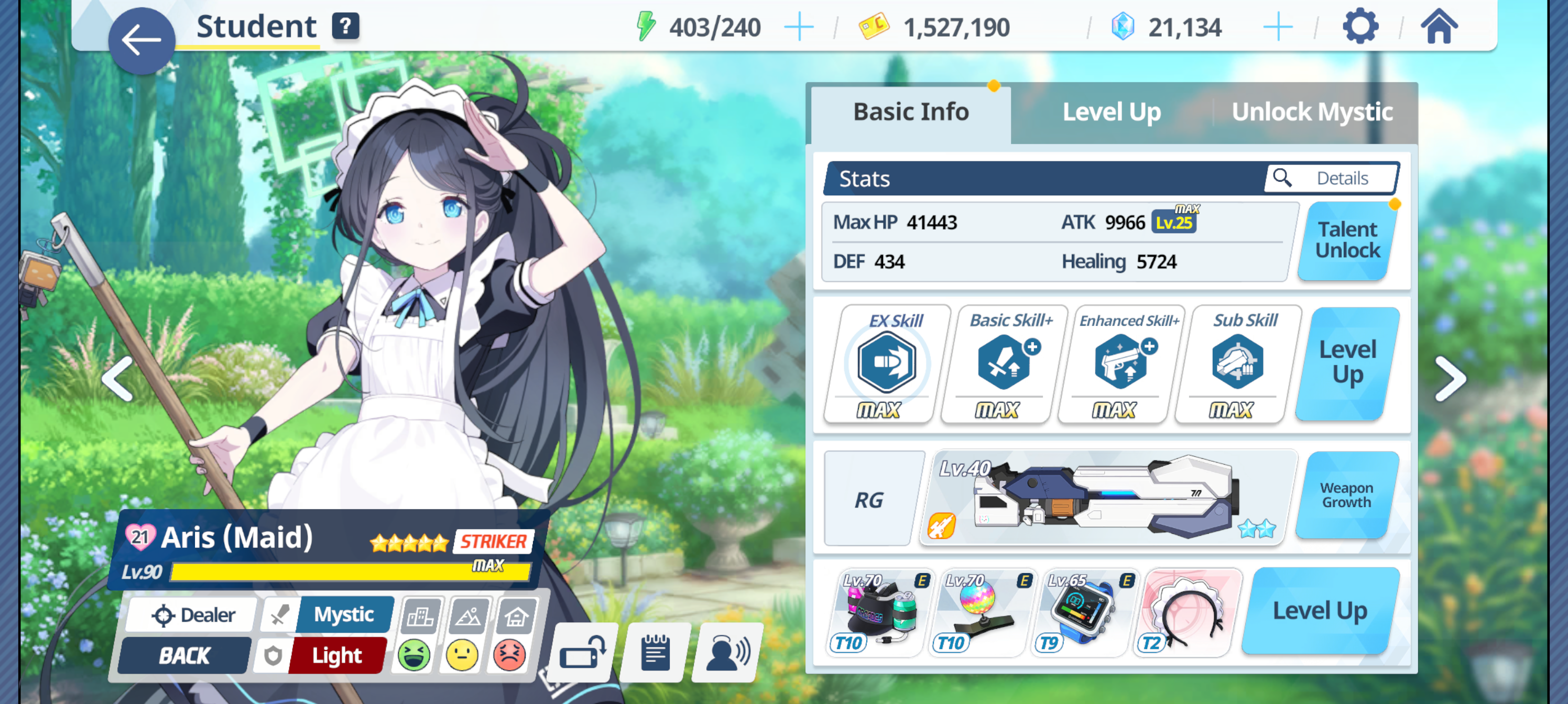Screen dimensions: 1568x704
Task: Select the Basic Info tab
Action: [x=911, y=112]
